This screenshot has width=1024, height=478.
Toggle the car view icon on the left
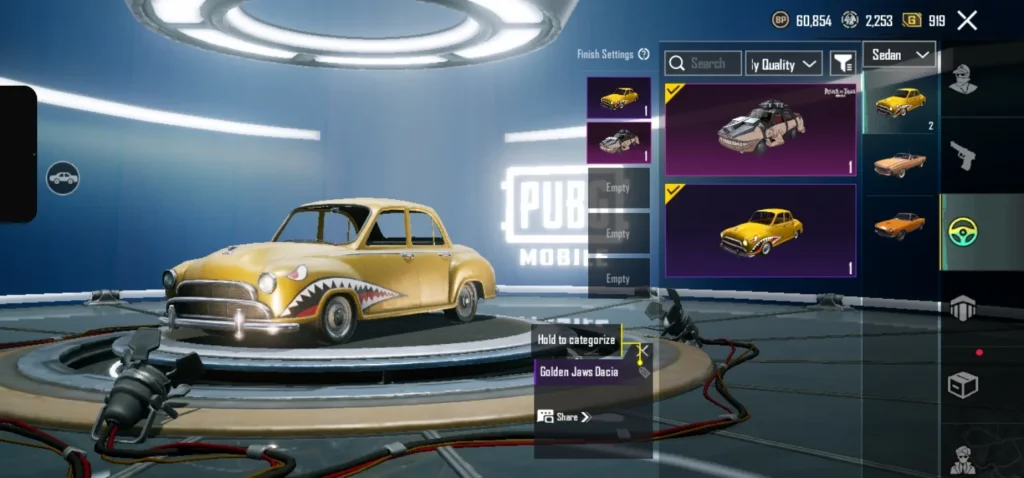coord(63,178)
